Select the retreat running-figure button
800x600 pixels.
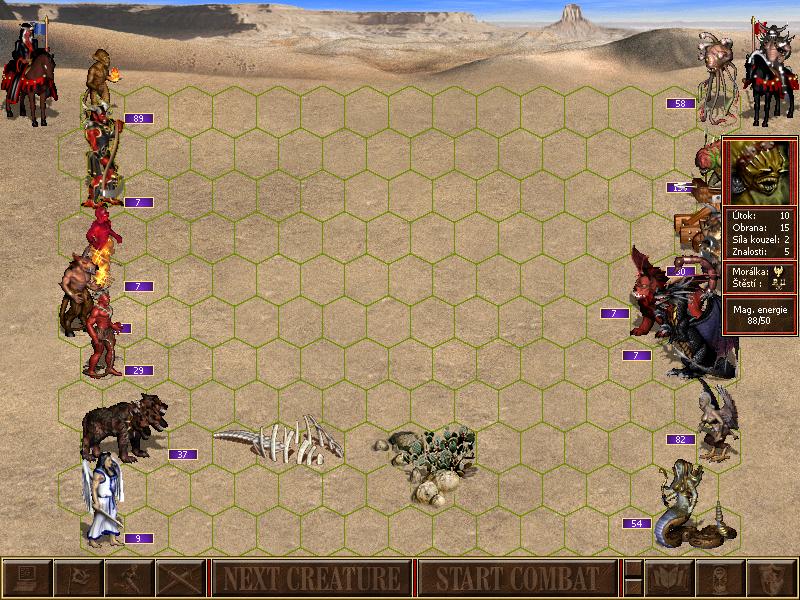click(x=128, y=578)
